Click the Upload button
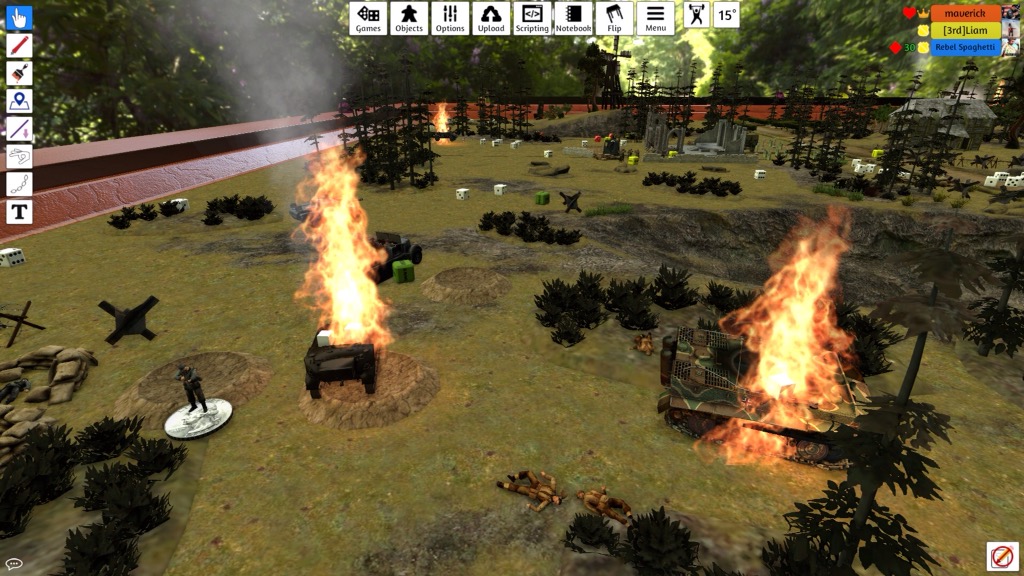Screen dimensions: 1024x576 click(491, 18)
